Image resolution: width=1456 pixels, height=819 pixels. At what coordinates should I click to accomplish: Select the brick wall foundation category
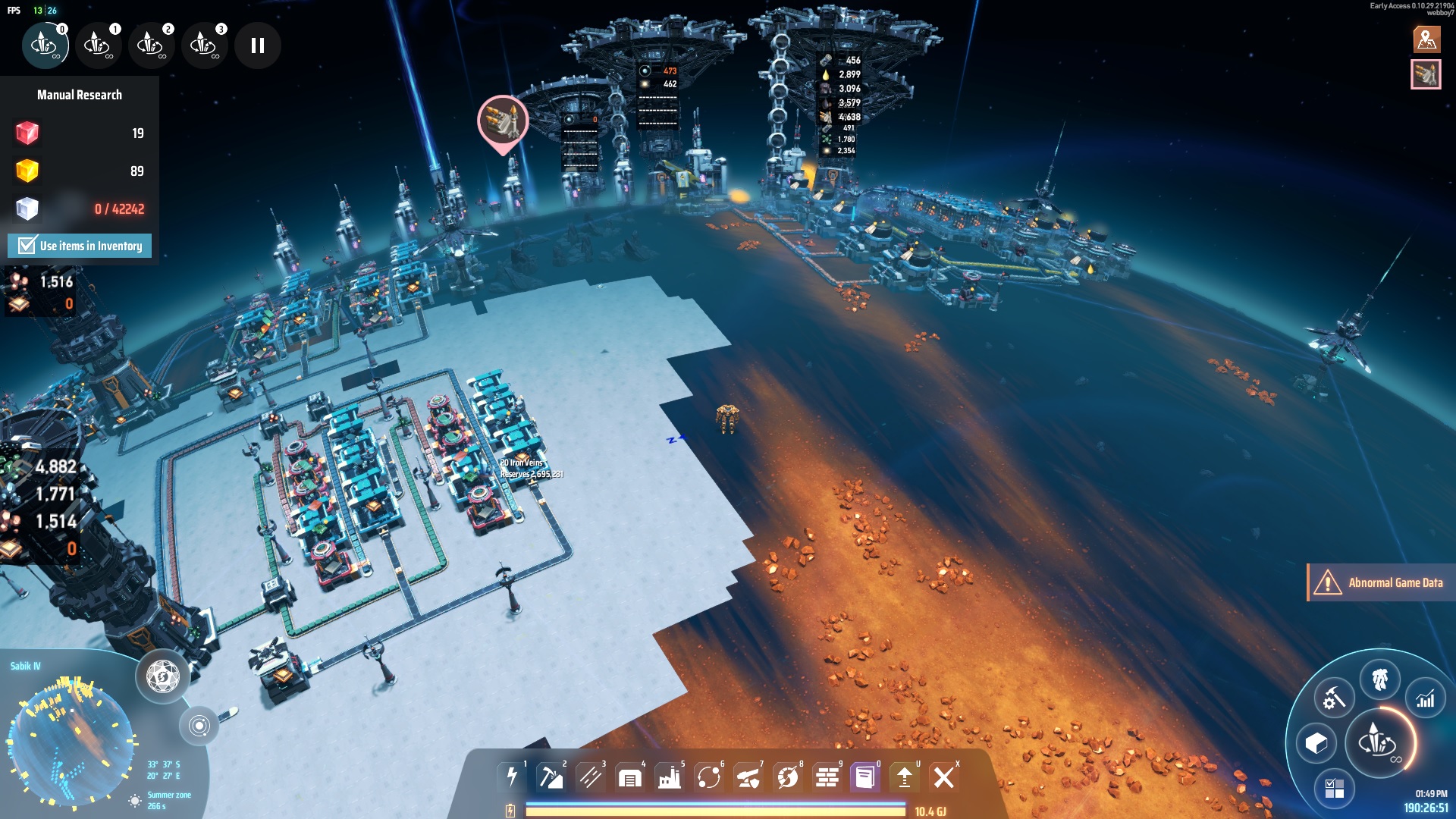tap(827, 777)
